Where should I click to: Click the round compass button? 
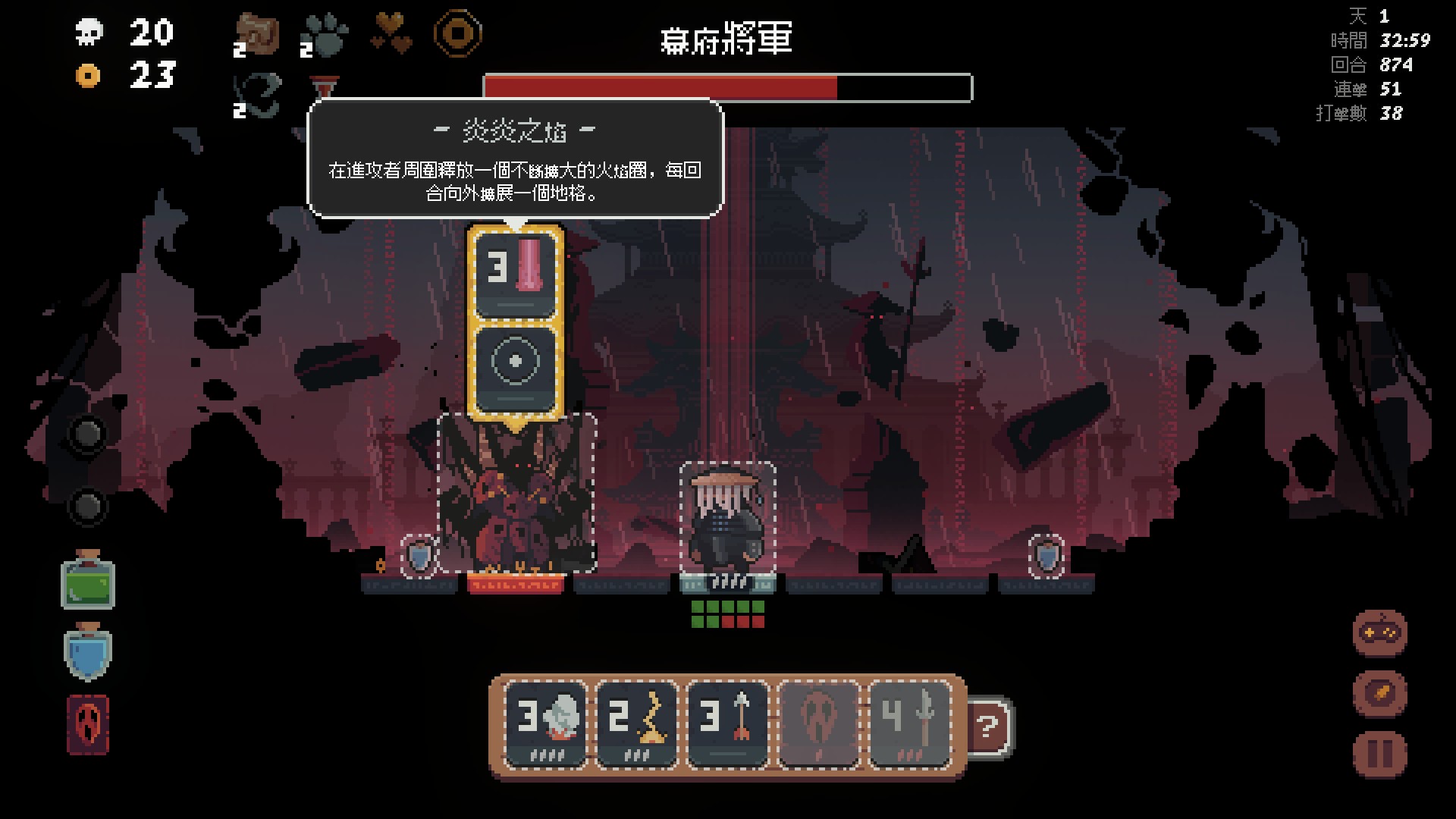pos(1379,692)
